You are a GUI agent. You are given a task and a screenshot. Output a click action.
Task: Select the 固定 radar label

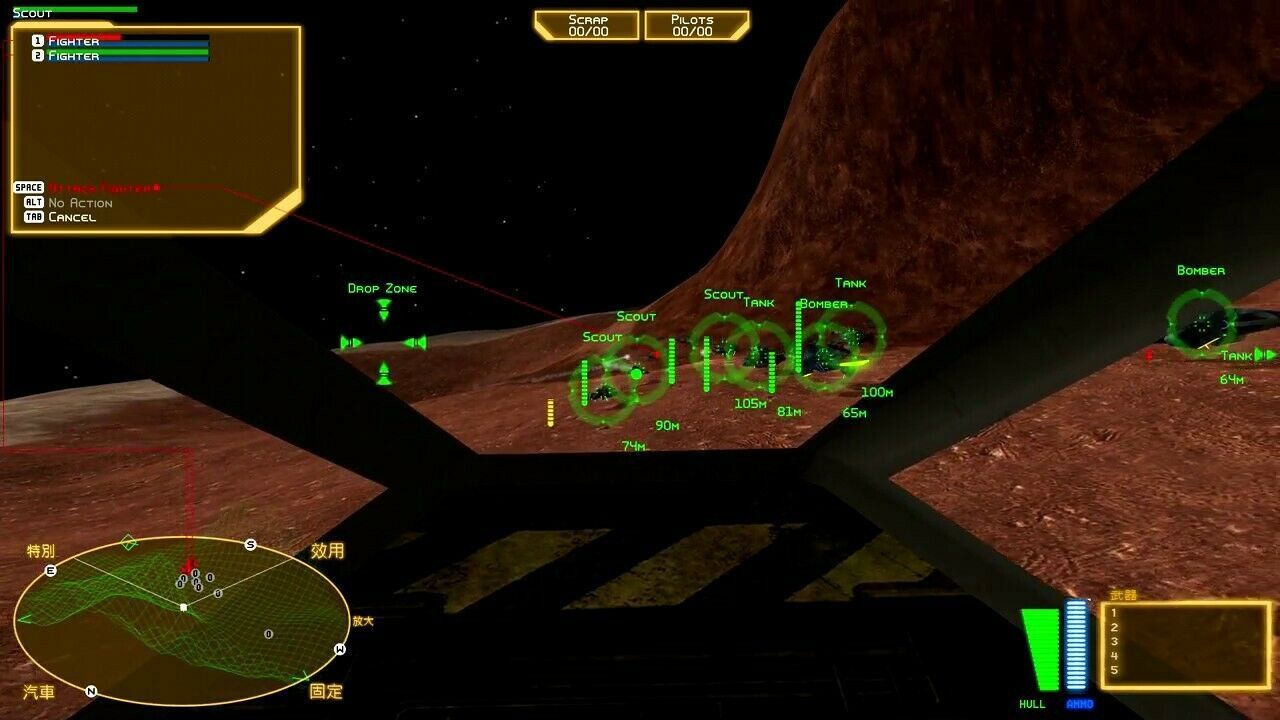coord(326,691)
